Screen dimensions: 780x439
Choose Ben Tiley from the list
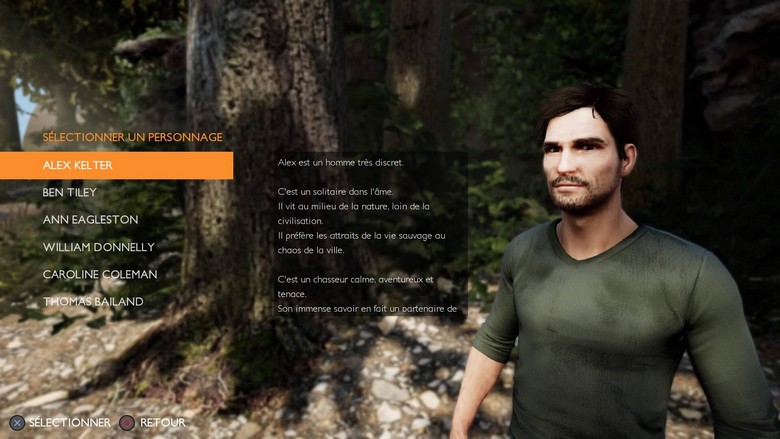coord(69,192)
